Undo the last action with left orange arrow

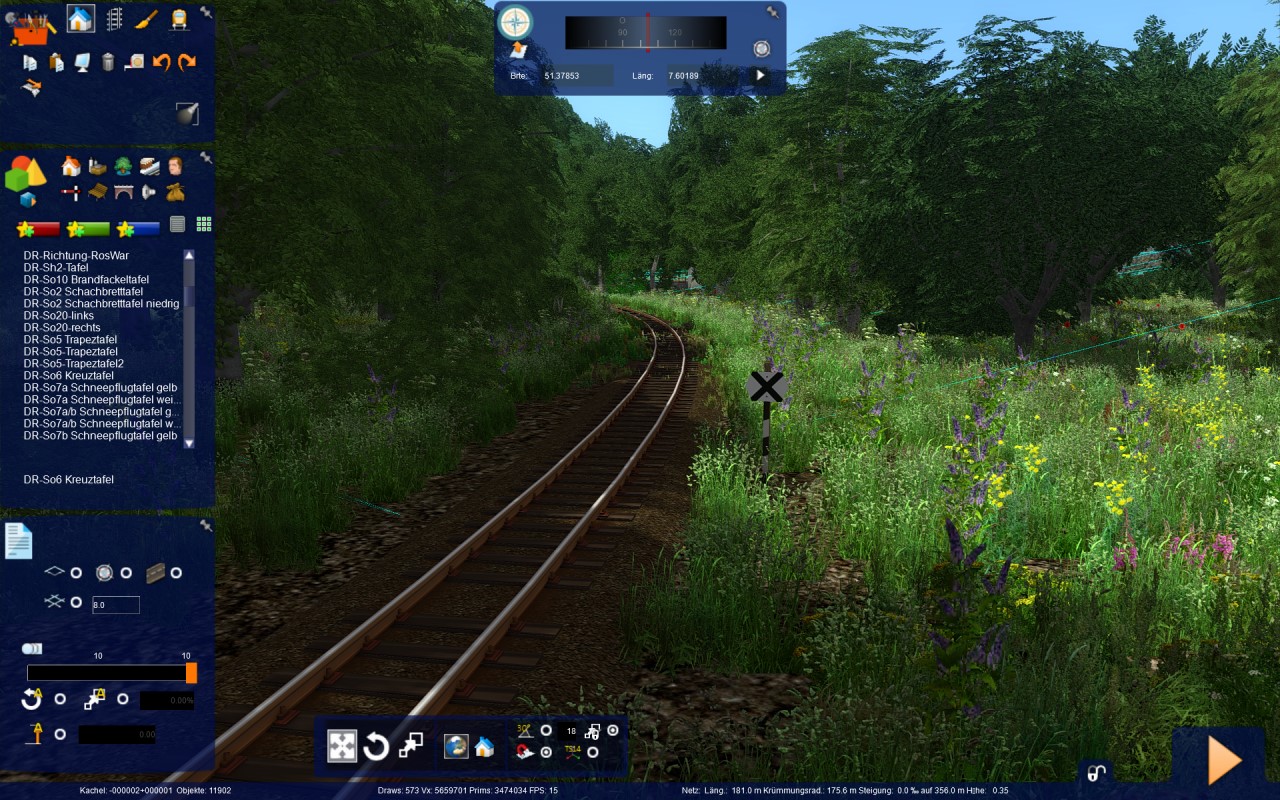click(161, 62)
